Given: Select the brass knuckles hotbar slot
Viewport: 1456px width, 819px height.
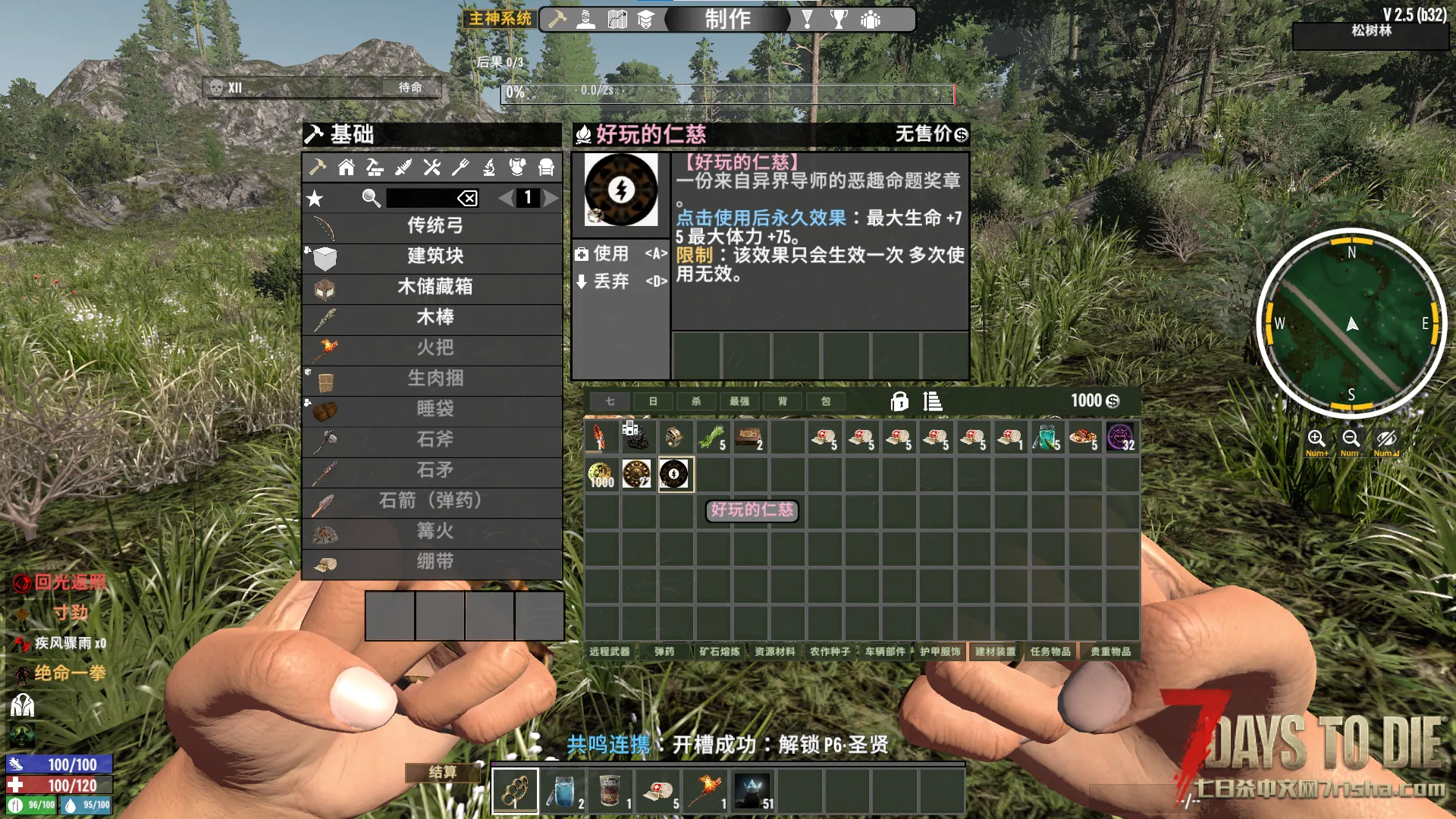Looking at the screenshot, I should tap(515, 791).
